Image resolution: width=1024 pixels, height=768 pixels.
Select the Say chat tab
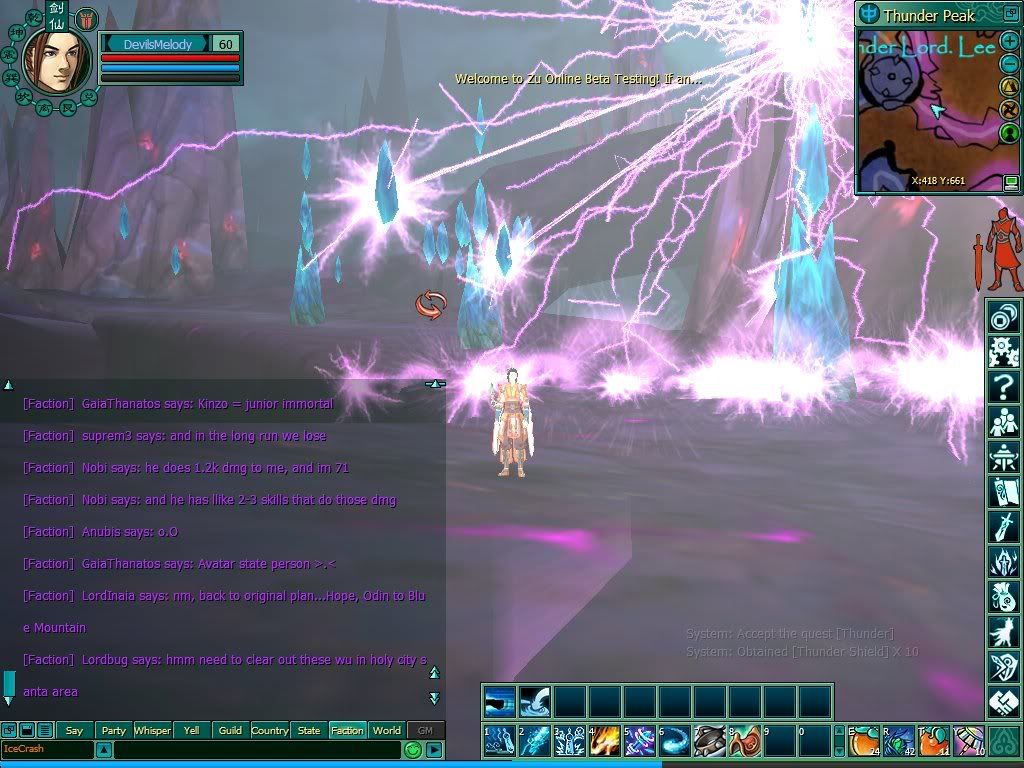click(x=74, y=730)
